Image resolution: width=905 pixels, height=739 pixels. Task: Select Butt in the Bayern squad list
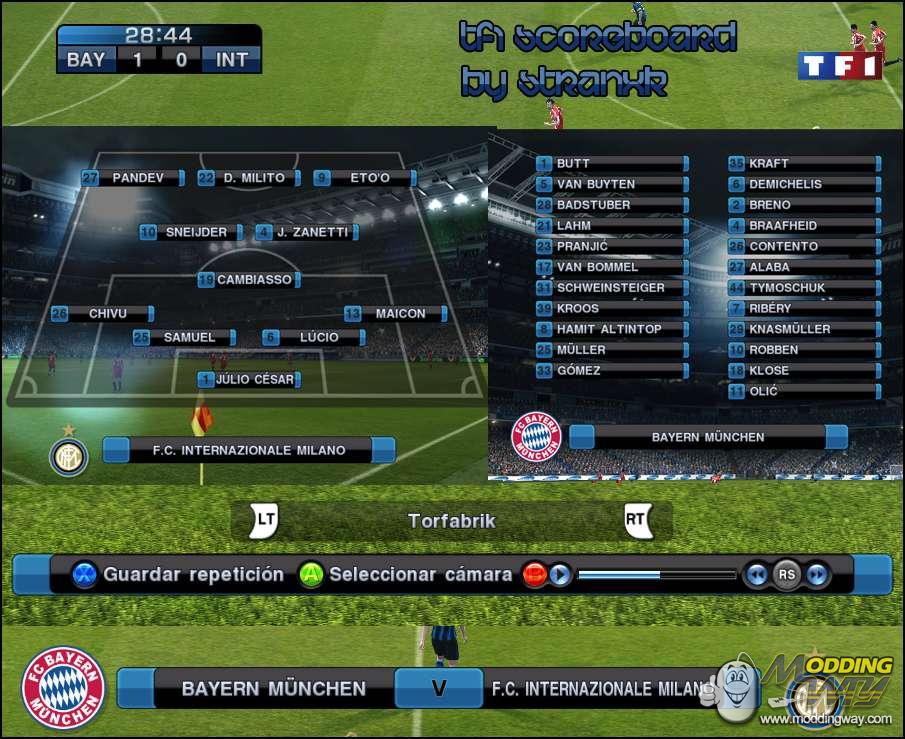(x=610, y=163)
